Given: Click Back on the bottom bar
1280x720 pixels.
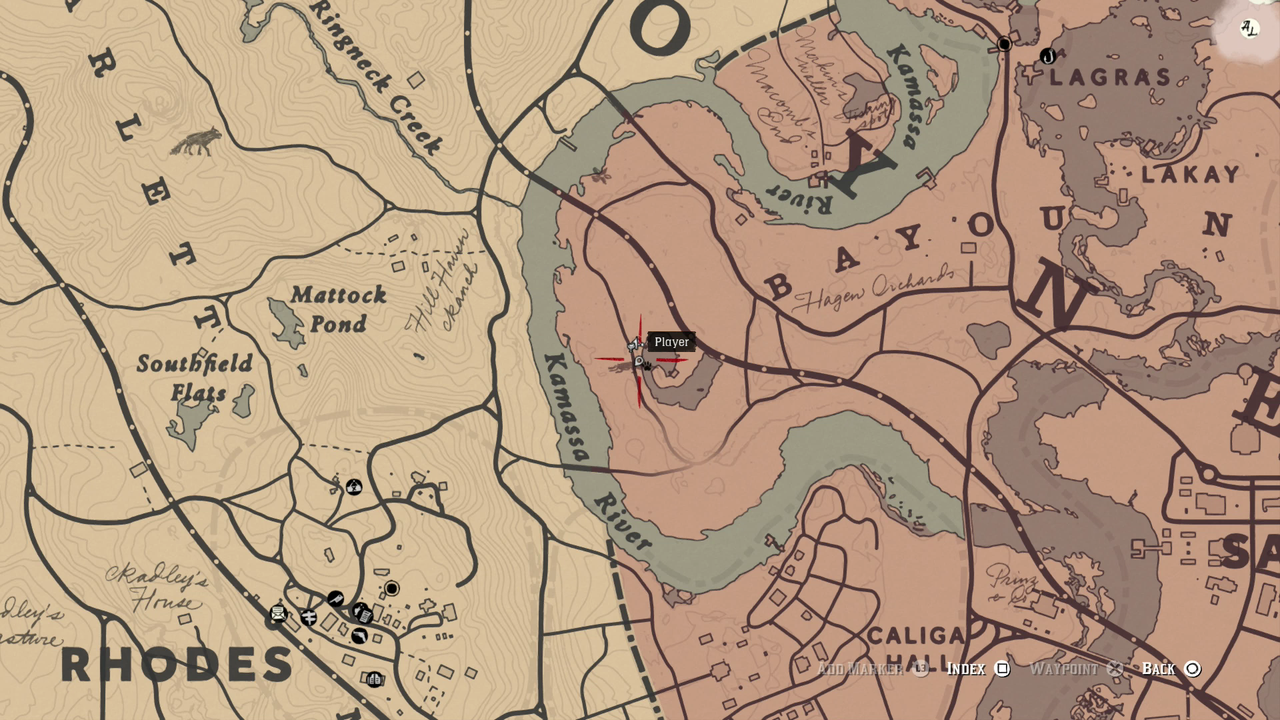Looking at the screenshot, I should pyautogui.click(x=1163, y=669).
